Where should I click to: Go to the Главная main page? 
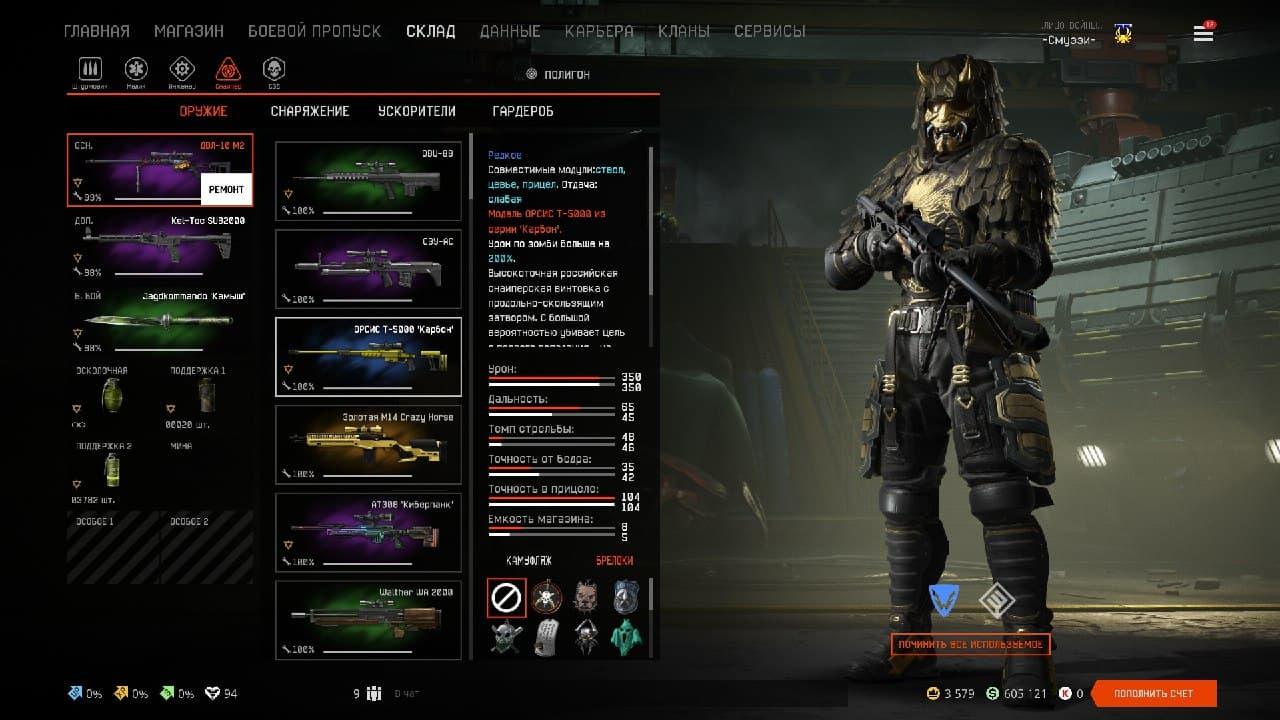pos(97,31)
